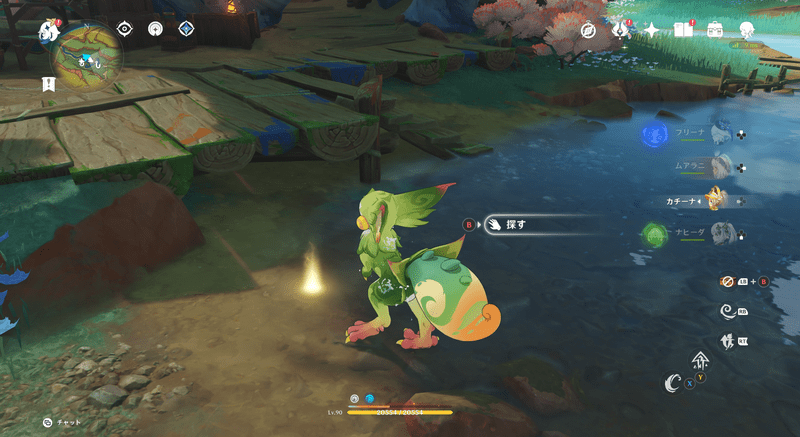
Task: Open the backpack inventory icon
Action: 715,30
